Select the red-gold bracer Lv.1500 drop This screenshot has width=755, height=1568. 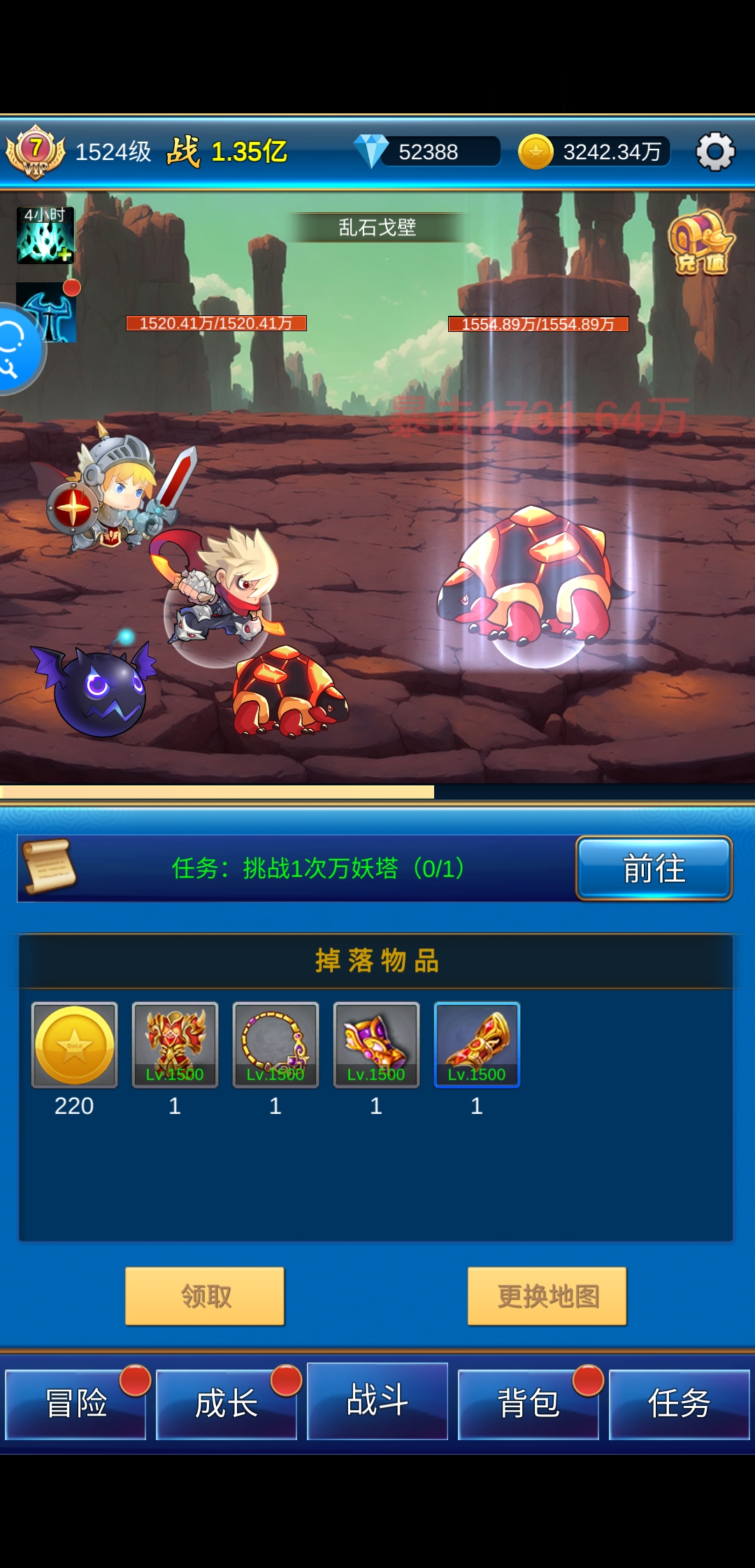pos(477,1045)
